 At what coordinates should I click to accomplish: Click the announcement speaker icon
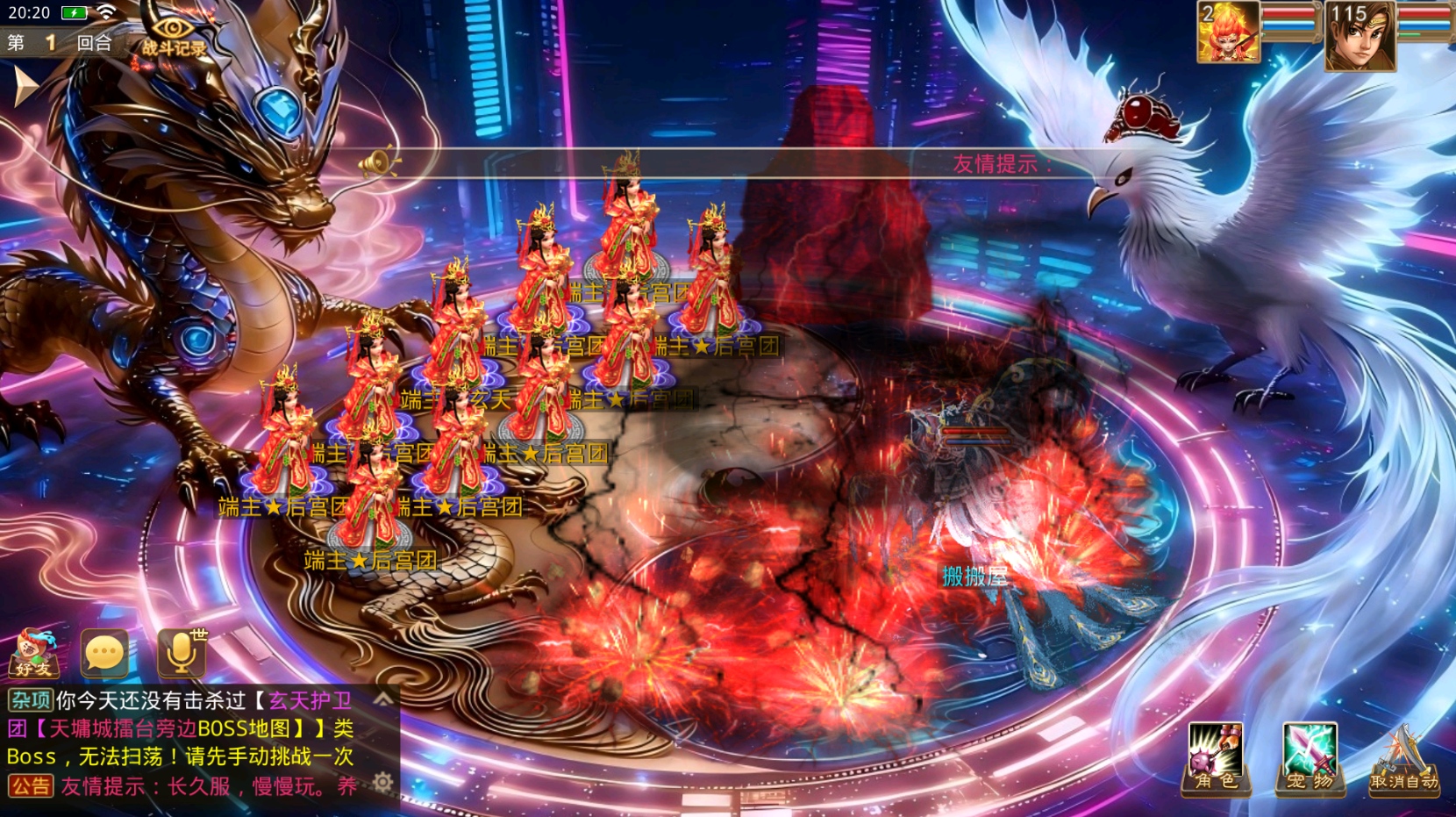point(379,162)
